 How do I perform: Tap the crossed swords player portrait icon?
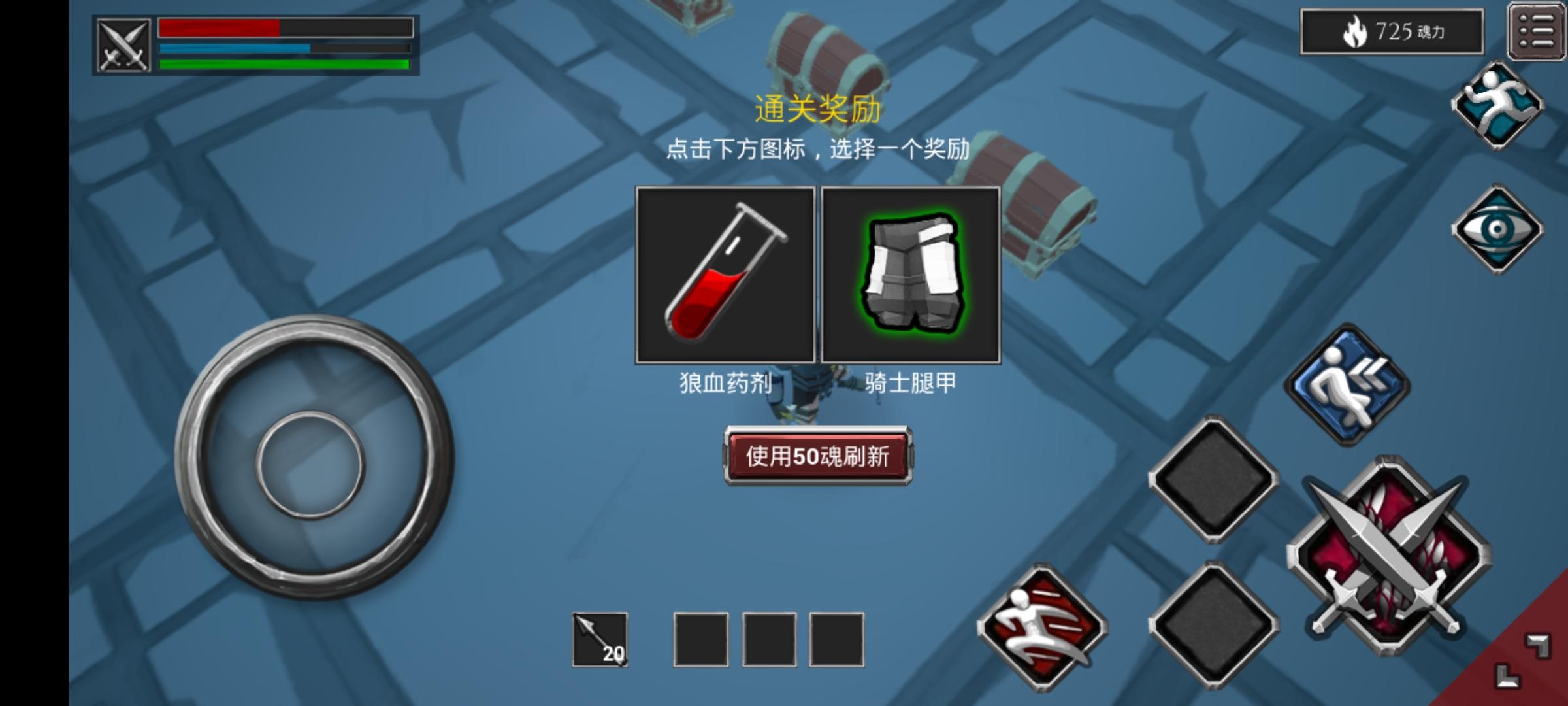123,44
